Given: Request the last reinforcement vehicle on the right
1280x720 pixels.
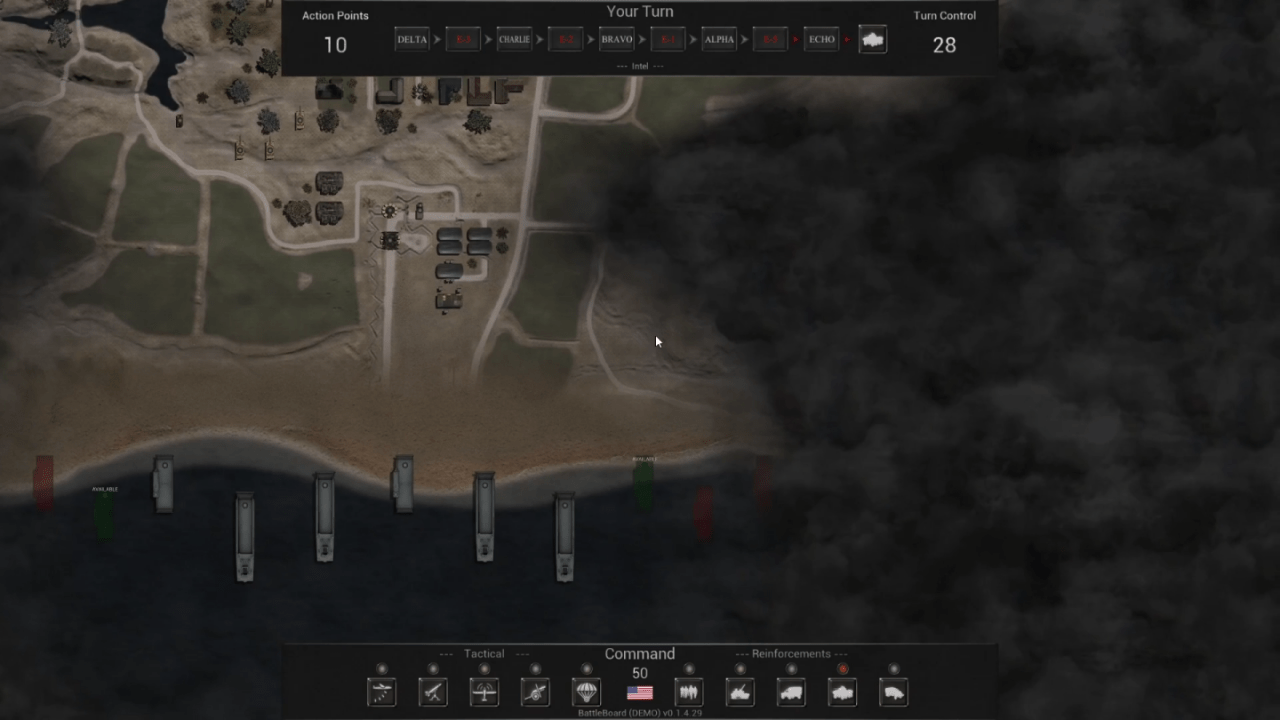Looking at the screenshot, I should point(894,691).
